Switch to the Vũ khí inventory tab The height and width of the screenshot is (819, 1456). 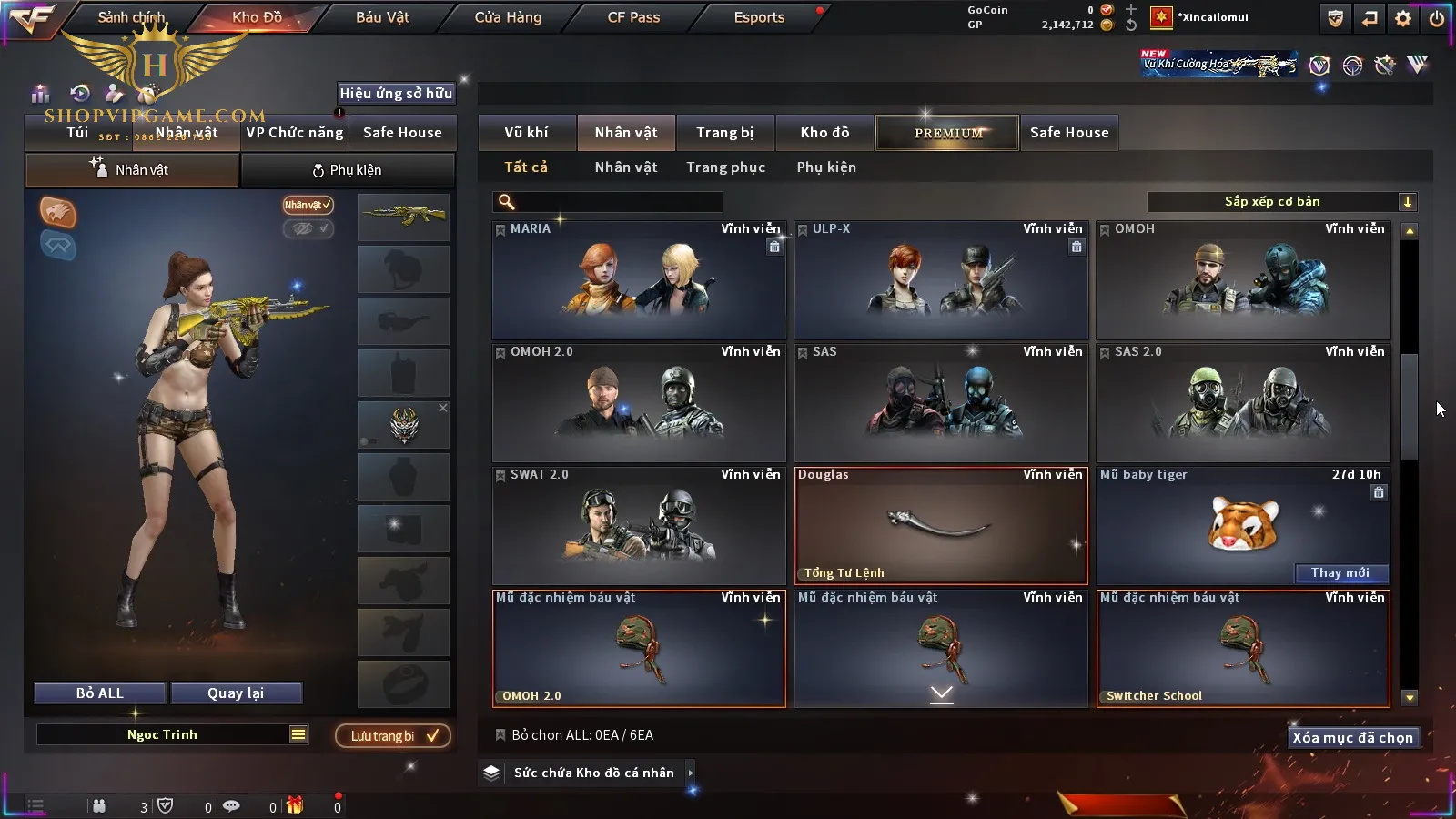[x=526, y=133]
